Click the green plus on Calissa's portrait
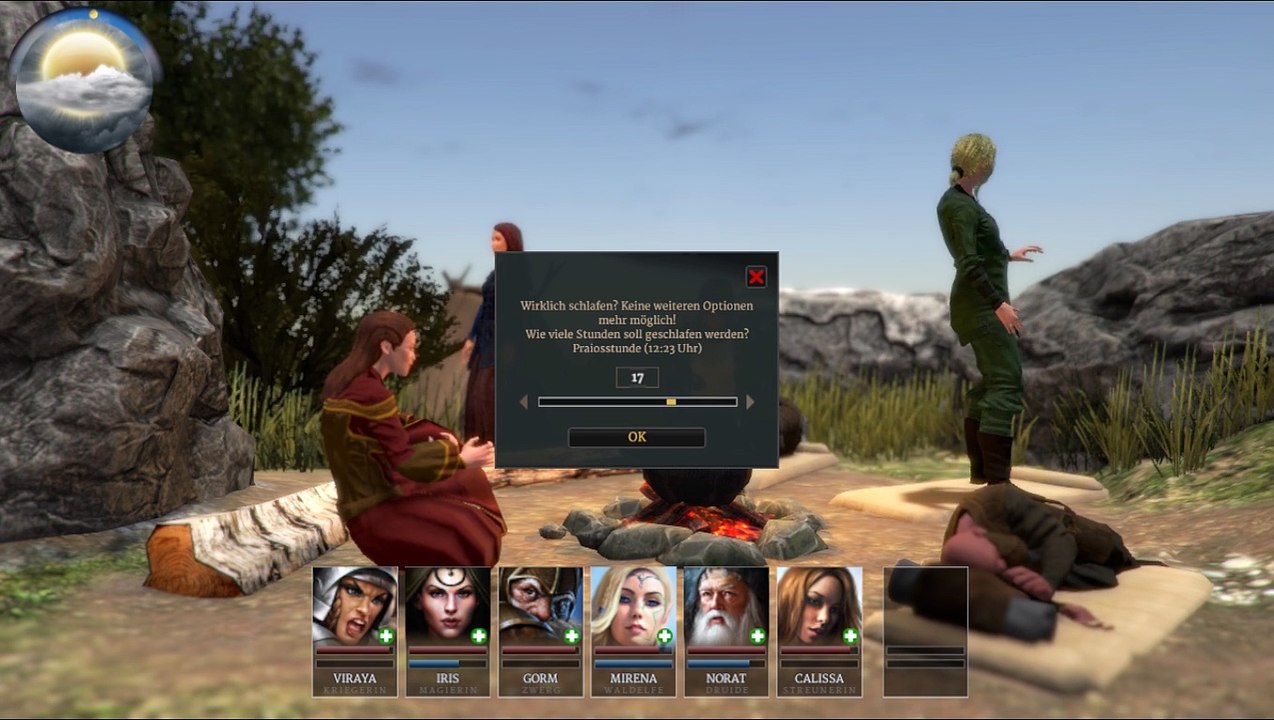Image resolution: width=1274 pixels, height=720 pixels. pyautogui.click(x=850, y=636)
